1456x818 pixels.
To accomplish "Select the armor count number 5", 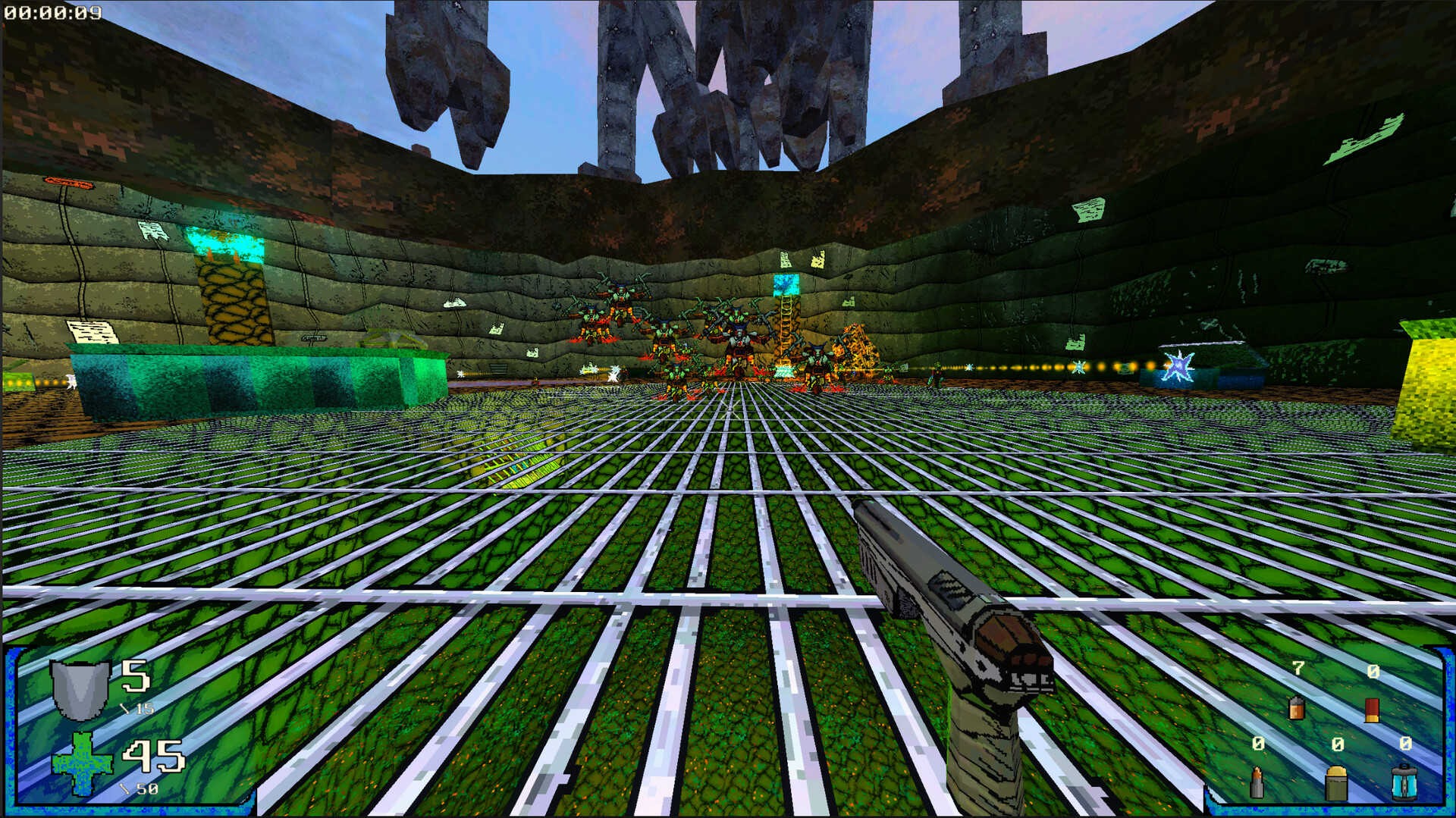I will [136, 675].
